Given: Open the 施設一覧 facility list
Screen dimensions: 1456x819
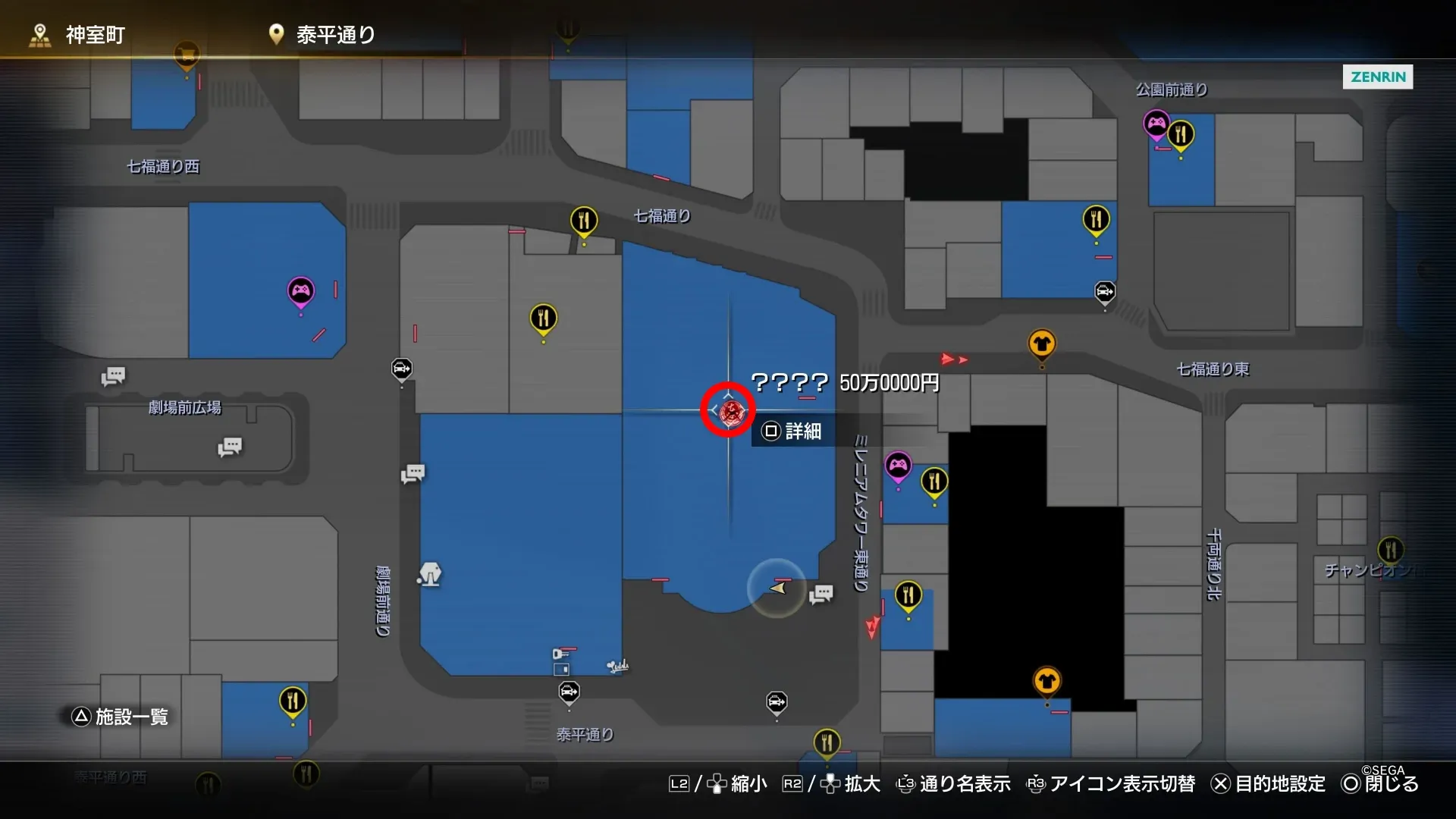Looking at the screenshot, I should point(121,716).
